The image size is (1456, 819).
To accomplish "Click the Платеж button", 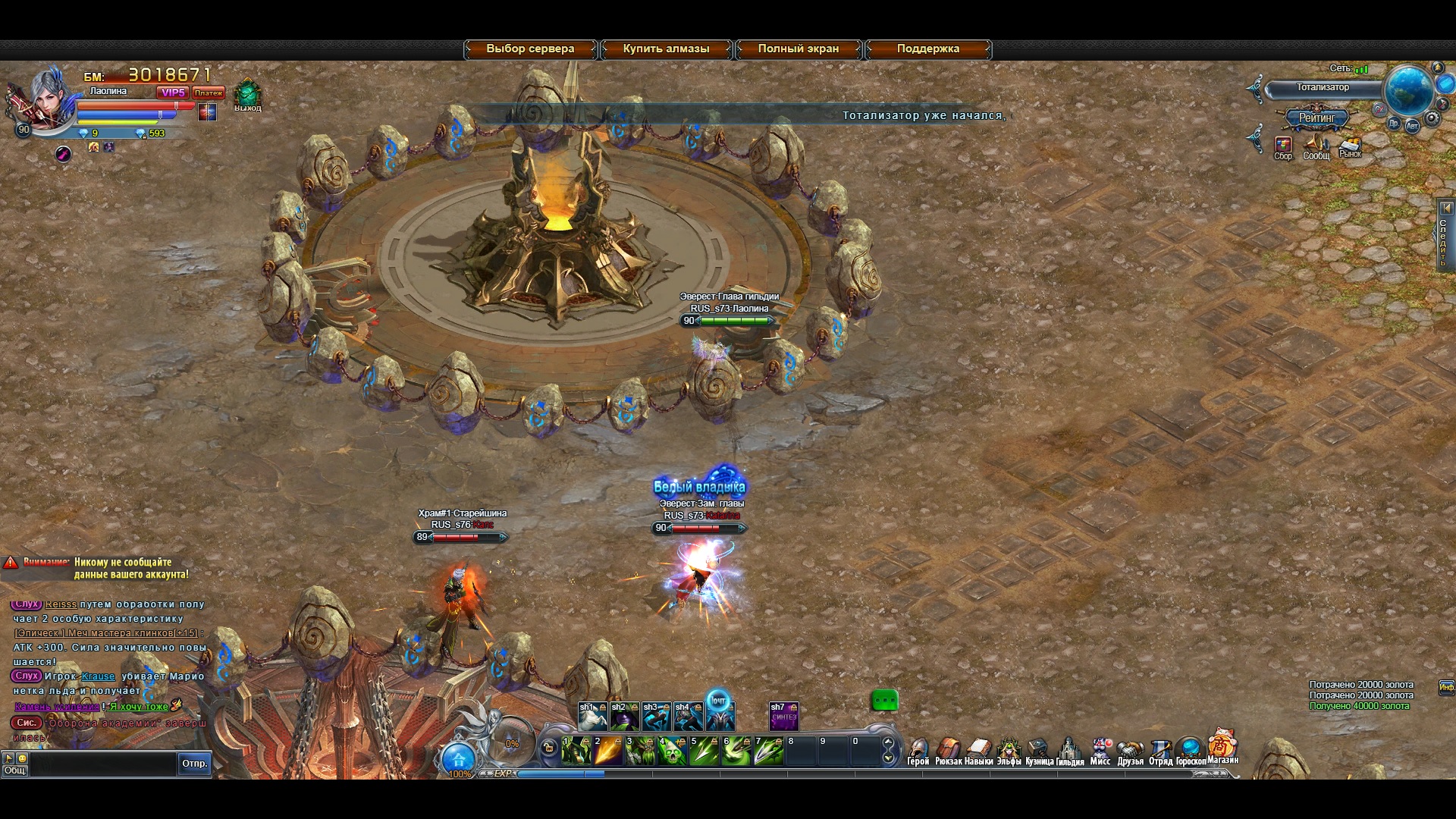I will 208,93.
